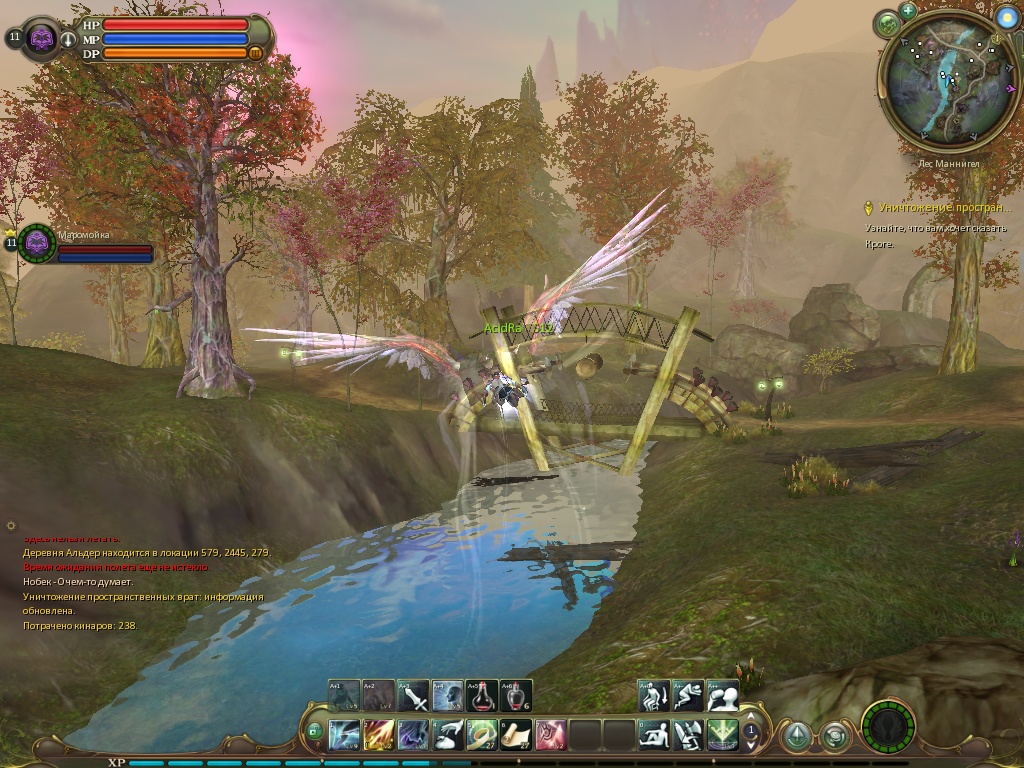
Task: Activate the red swirl skill in slot 7
Action: [551, 735]
